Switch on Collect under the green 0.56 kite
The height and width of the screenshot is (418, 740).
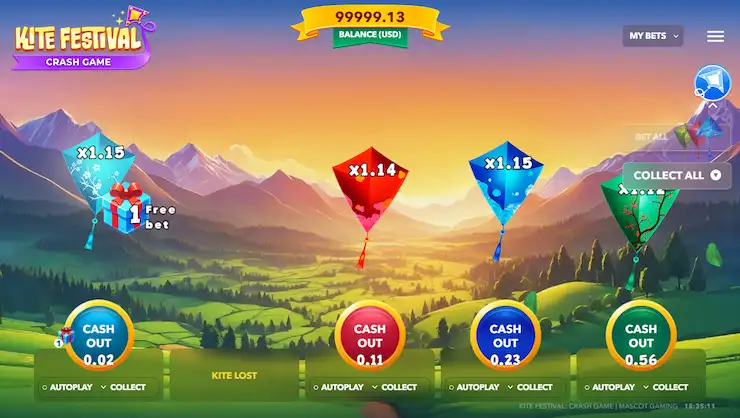(665, 387)
